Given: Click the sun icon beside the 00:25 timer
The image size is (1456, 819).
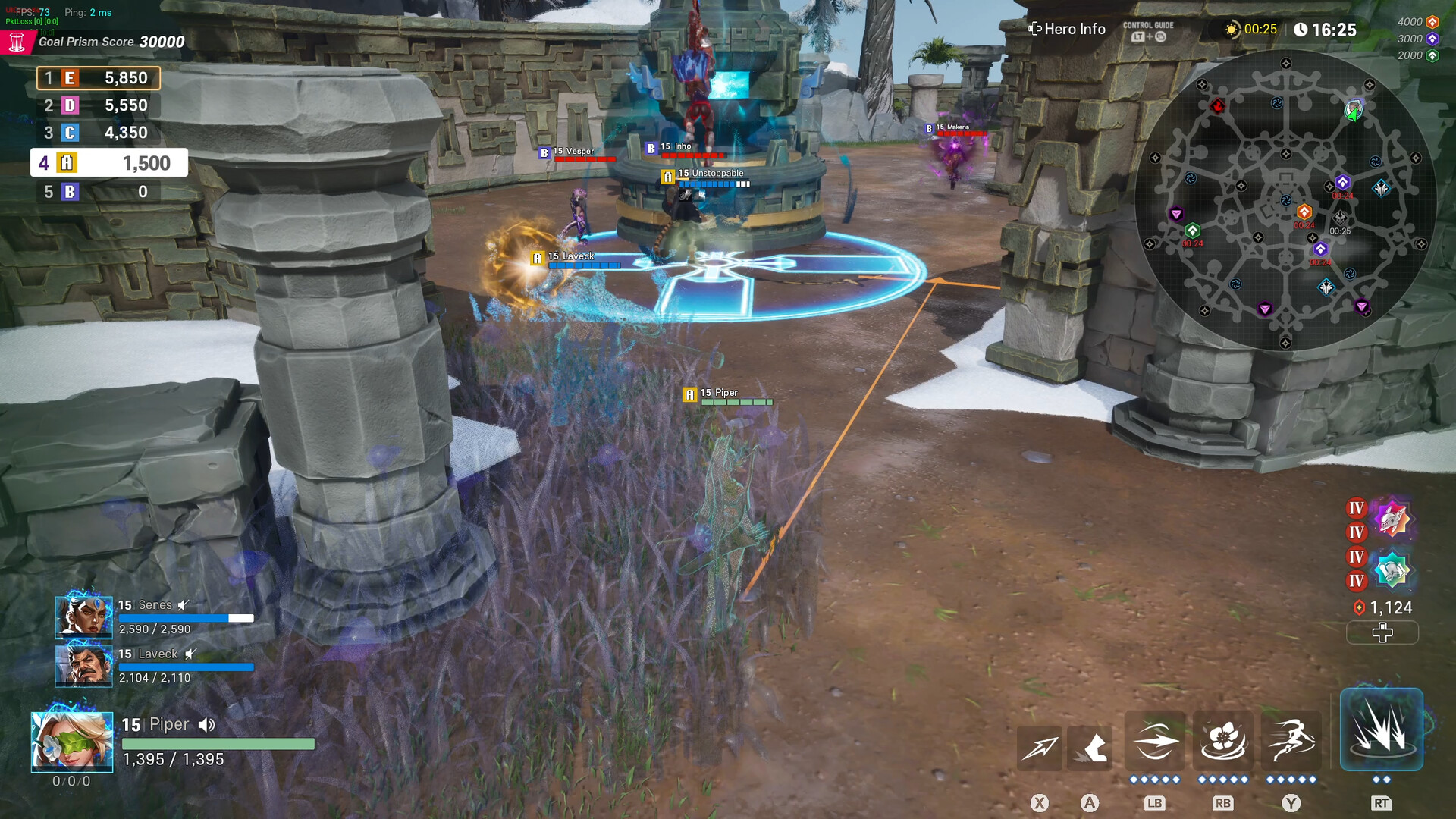Looking at the screenshot, I should click(x=1232, y=28).
